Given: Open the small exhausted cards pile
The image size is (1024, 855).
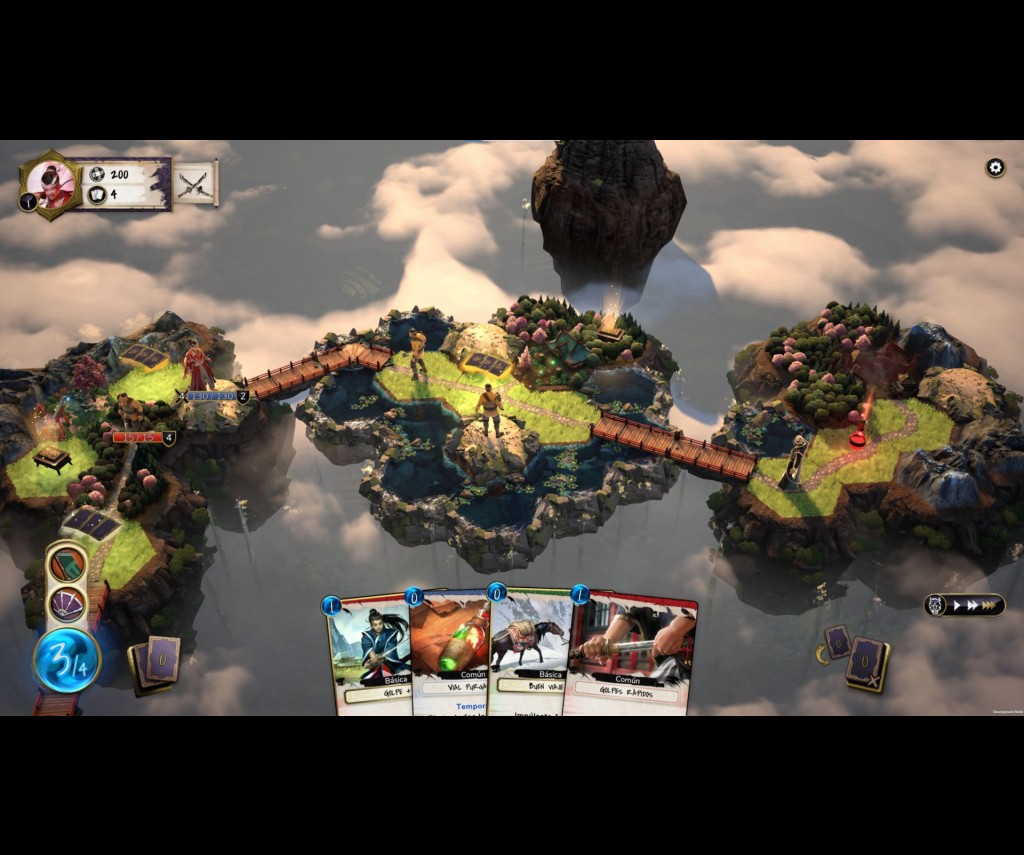Looking at the screenshot, I should (836, 641).
